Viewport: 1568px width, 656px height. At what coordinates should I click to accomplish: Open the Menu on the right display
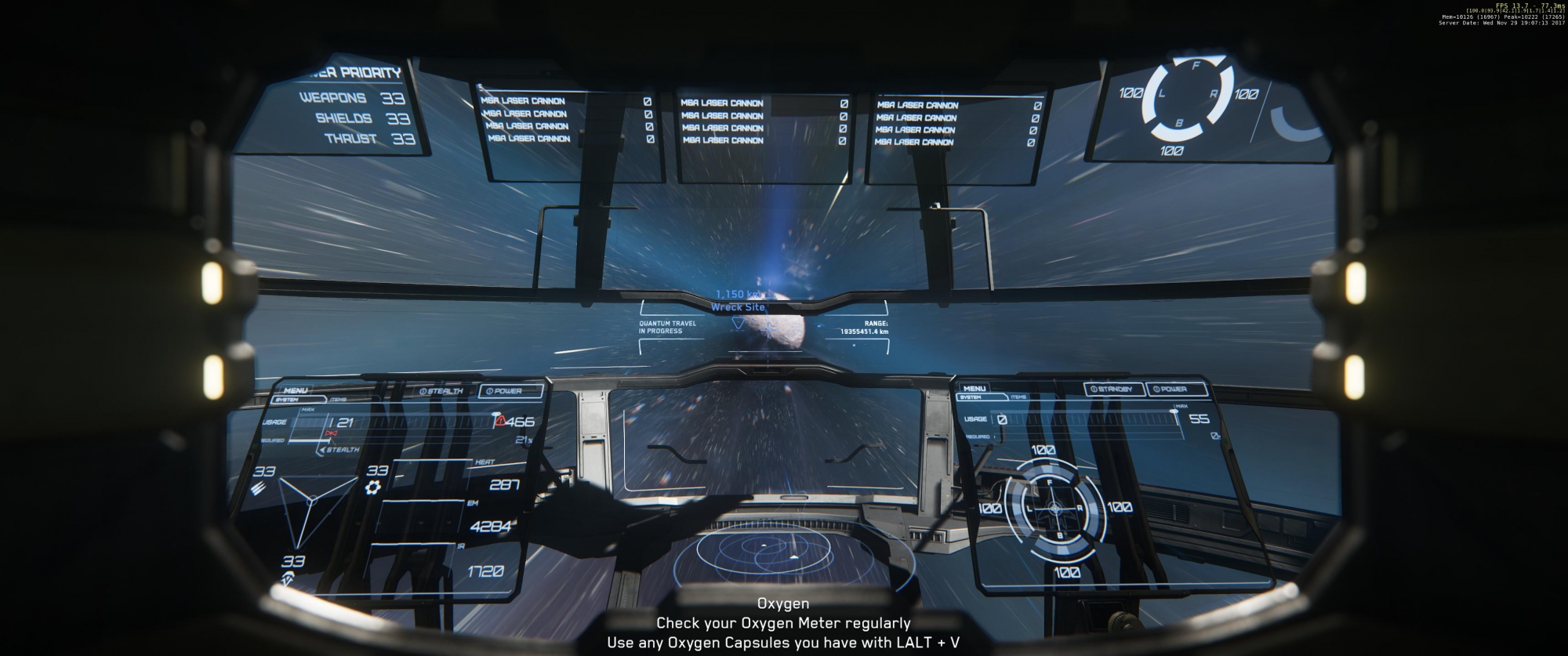tap(975, 388)
